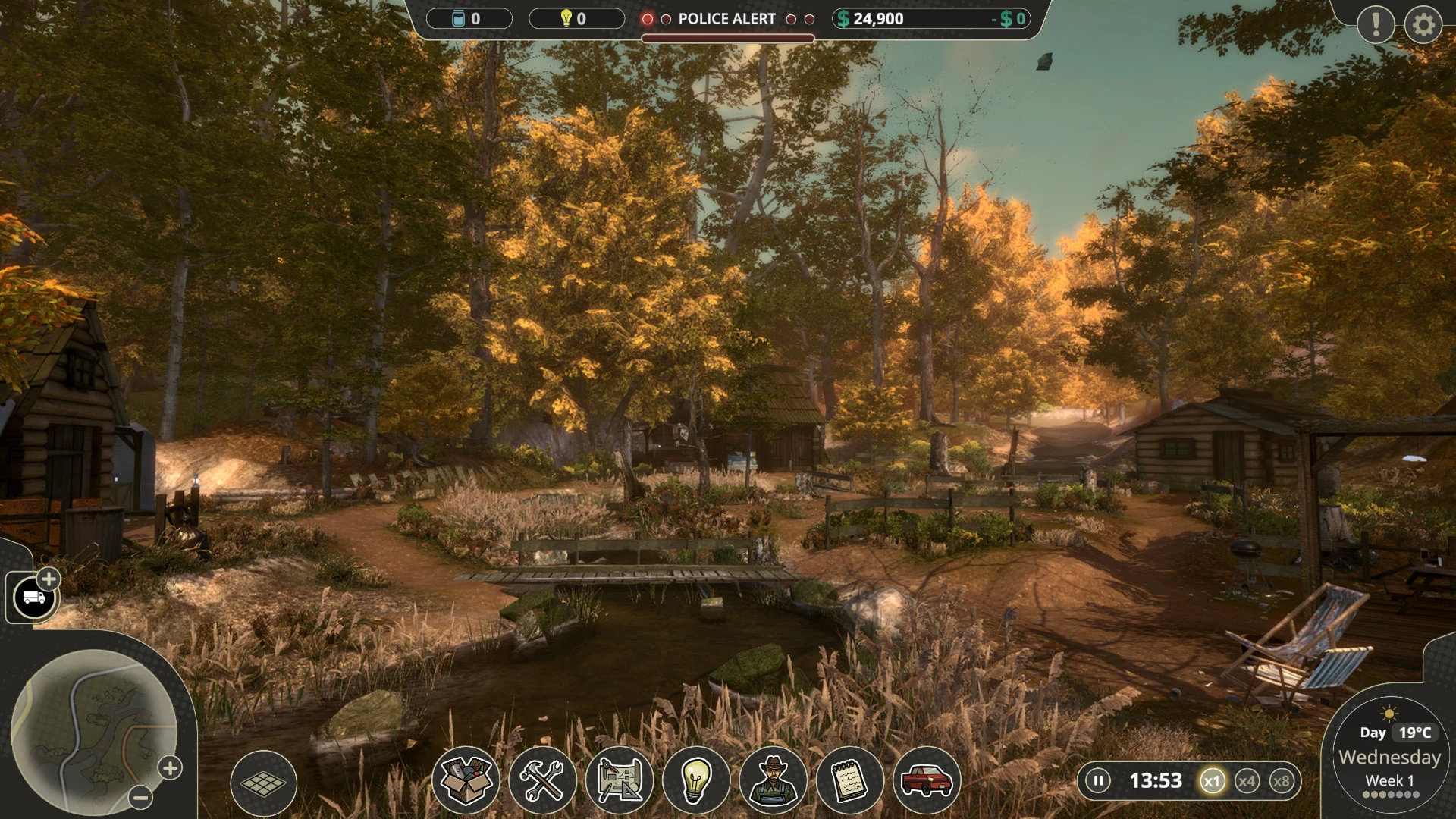
Task: Open the settings gear menu
Action: pyautogui.click(x=1423, y=25)
